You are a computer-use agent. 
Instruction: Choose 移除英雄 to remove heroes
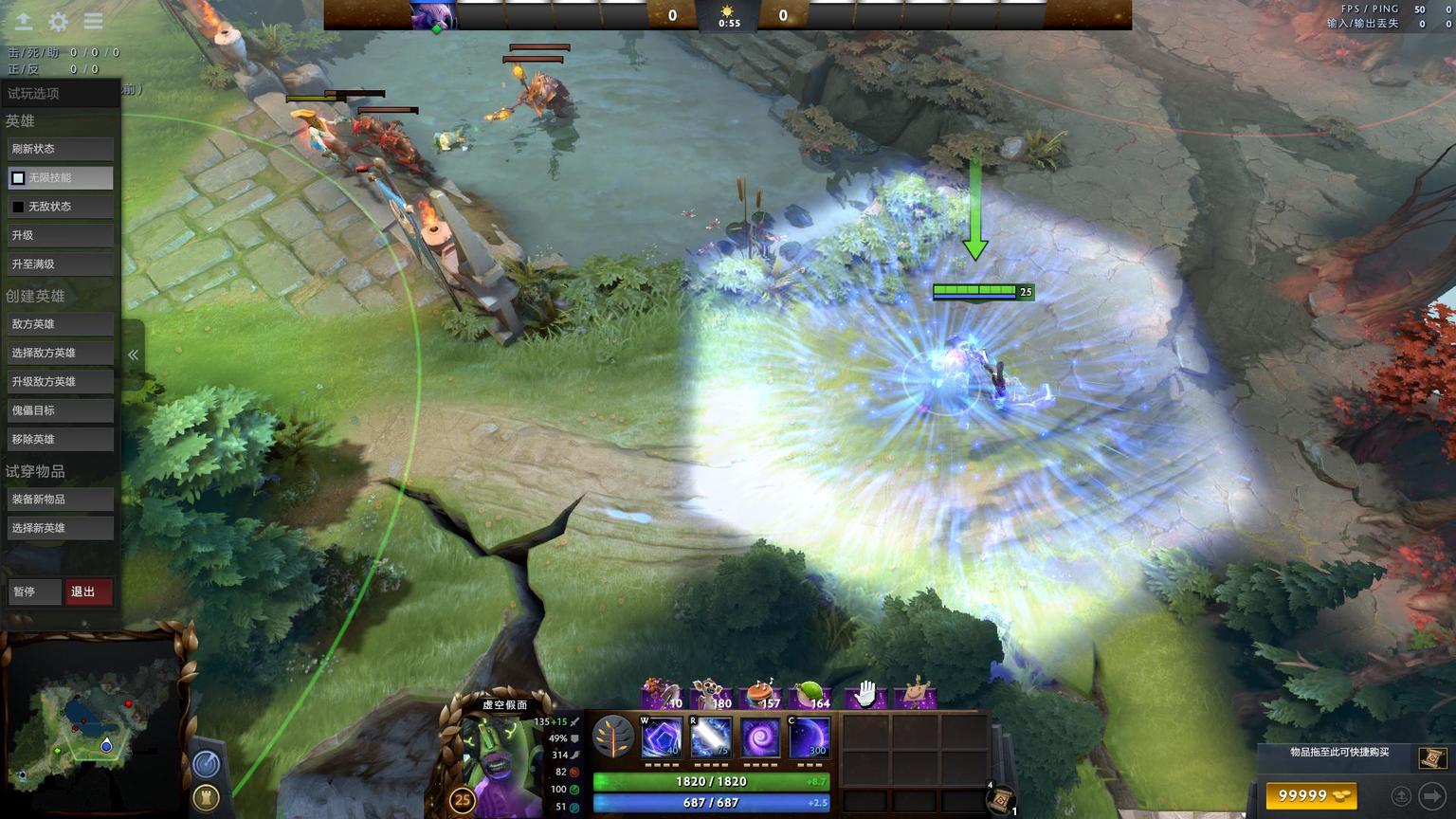[x=60, y=440]
